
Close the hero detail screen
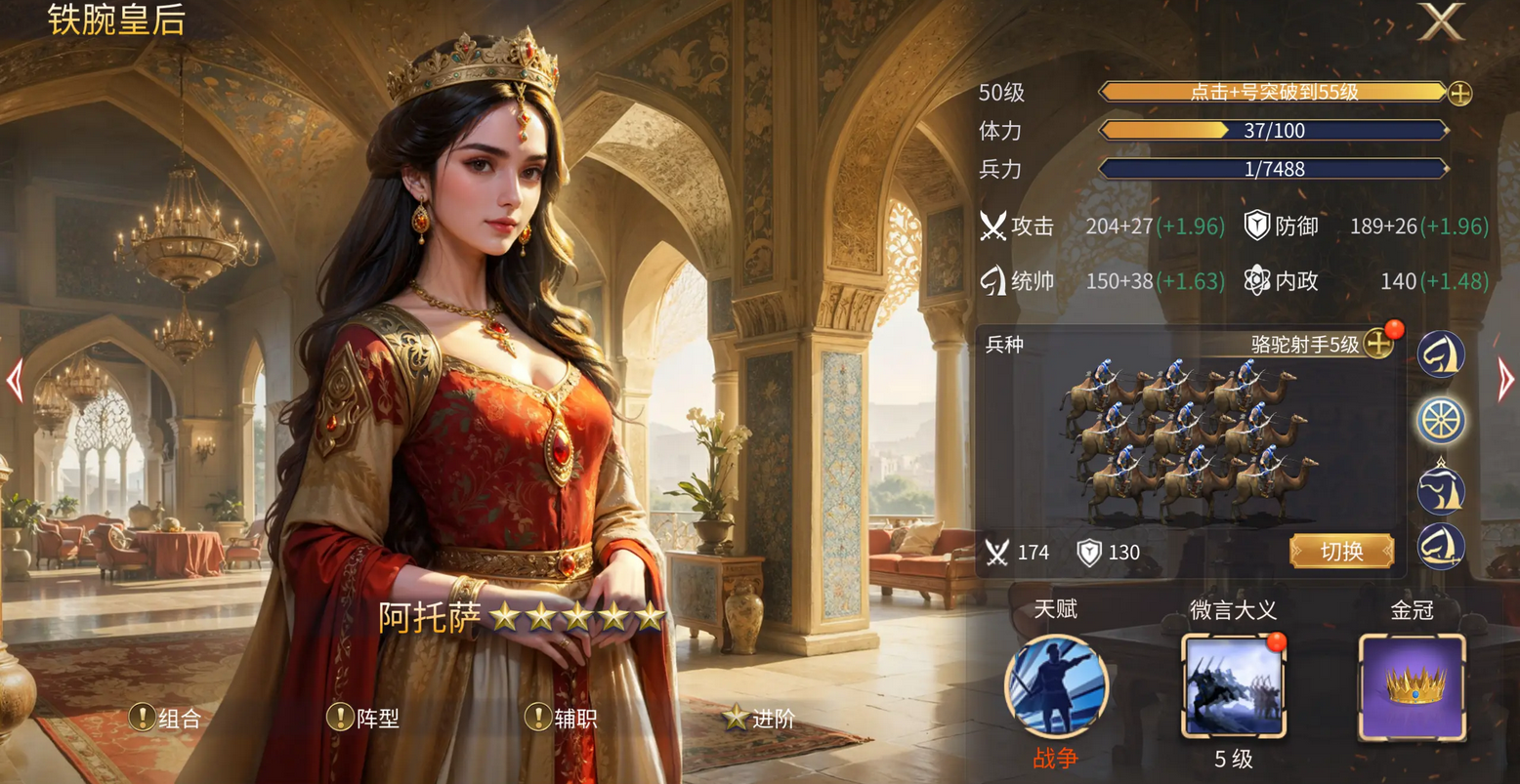pos(1442,23)
